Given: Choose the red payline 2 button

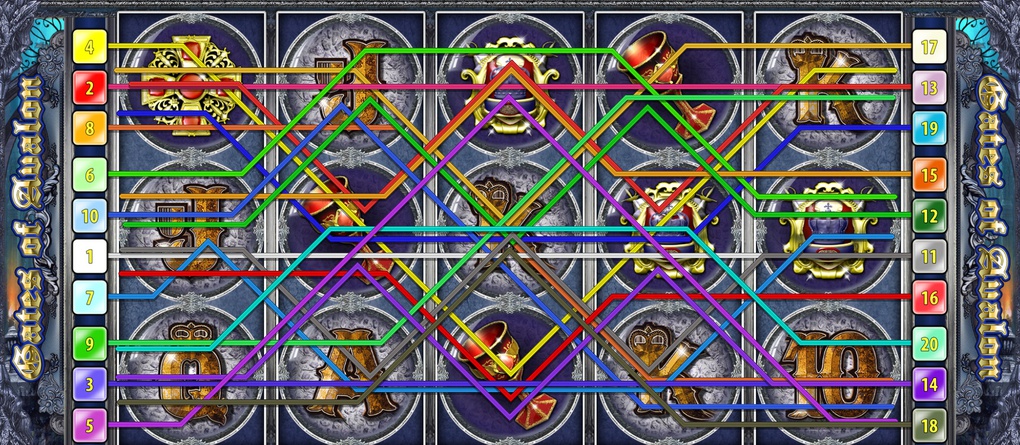Looking at the screenshot, I should [x=89, y=89].
